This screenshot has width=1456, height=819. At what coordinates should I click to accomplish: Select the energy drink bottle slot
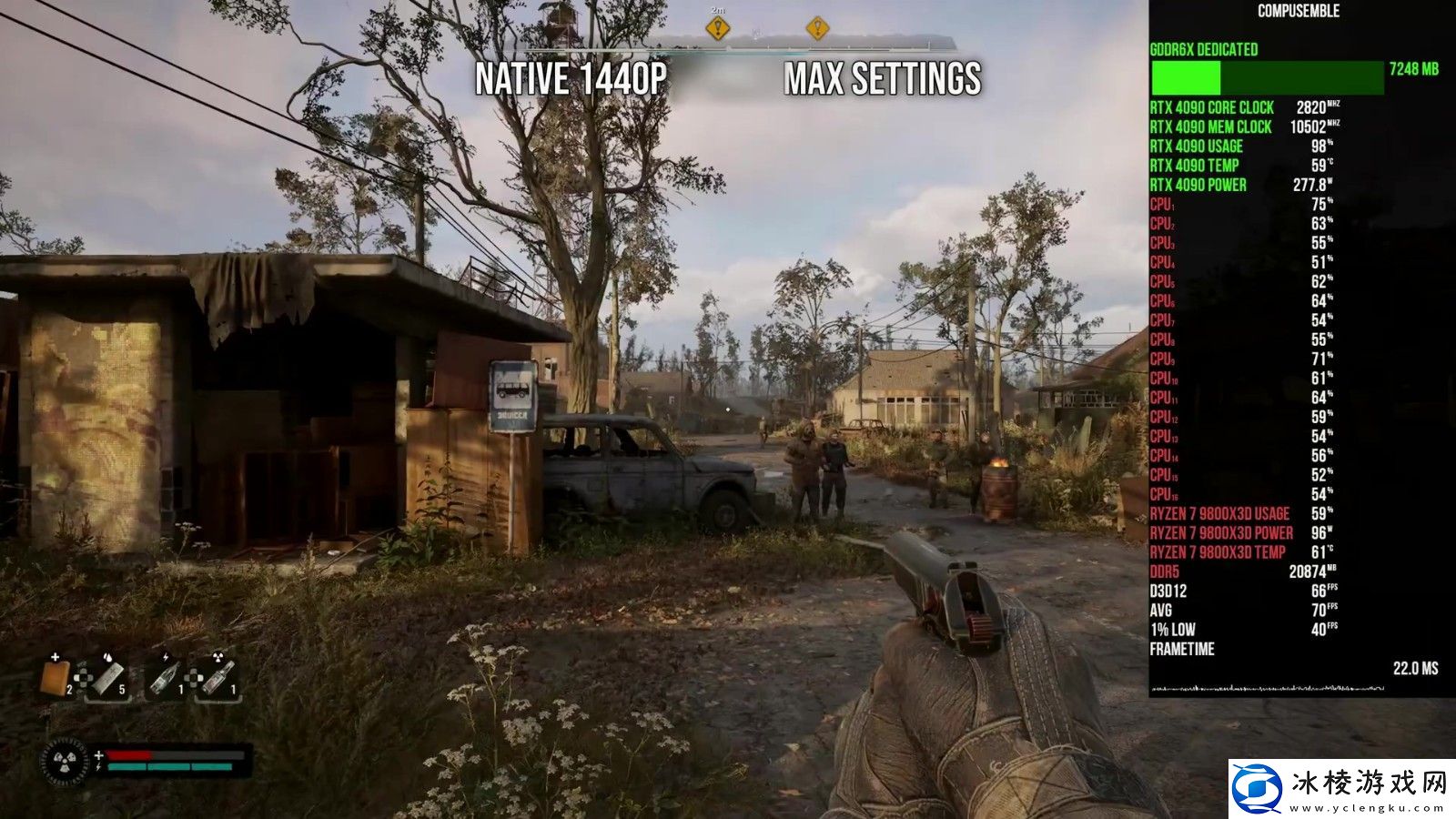[164, 678]
